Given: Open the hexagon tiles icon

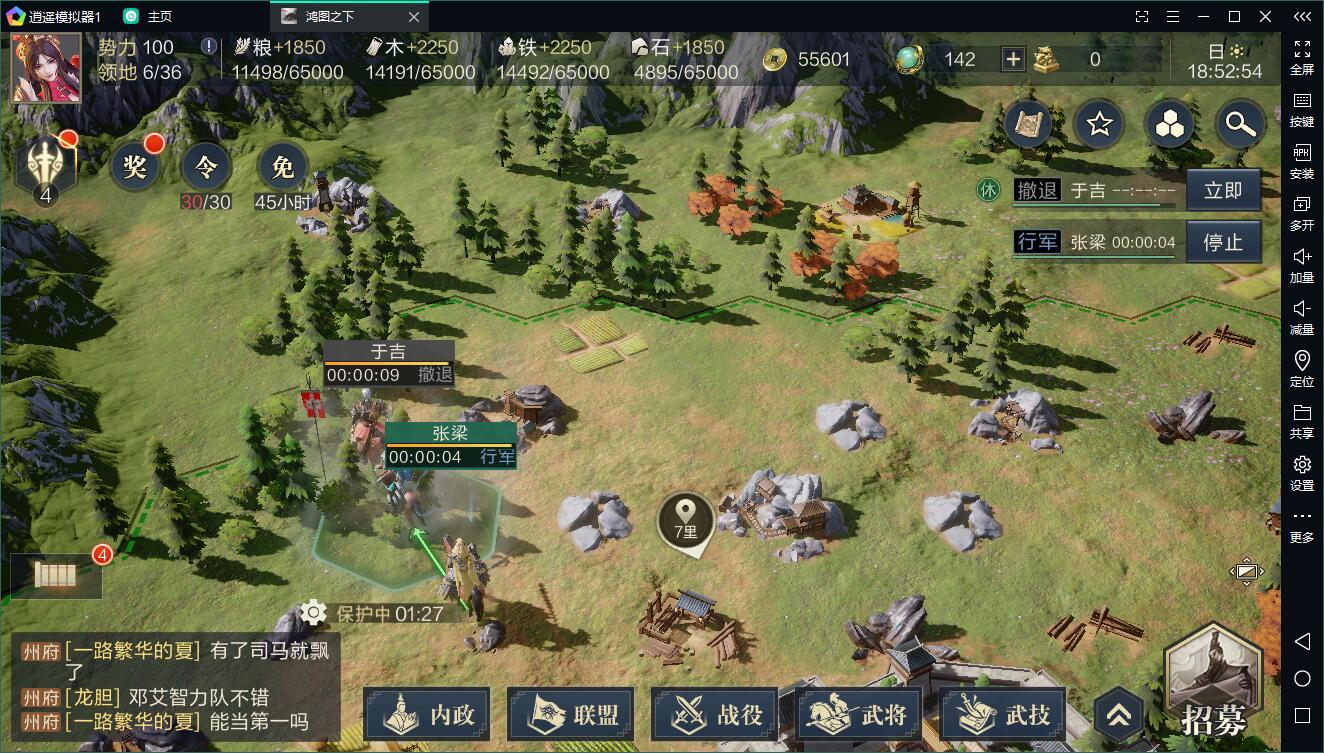Looking at the screenshot, I should click(1169, 124).
